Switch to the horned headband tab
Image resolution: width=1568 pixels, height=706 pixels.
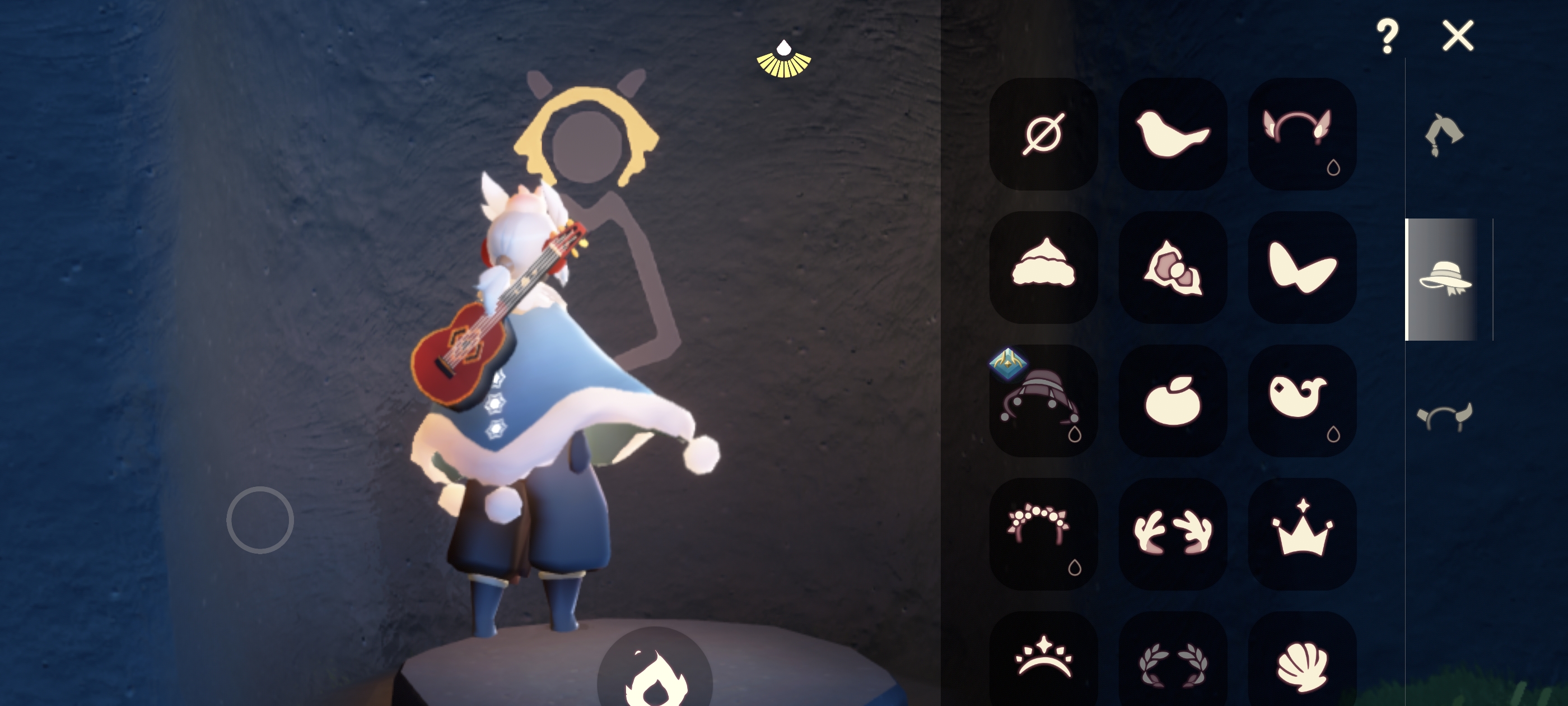click(1444, 417)
